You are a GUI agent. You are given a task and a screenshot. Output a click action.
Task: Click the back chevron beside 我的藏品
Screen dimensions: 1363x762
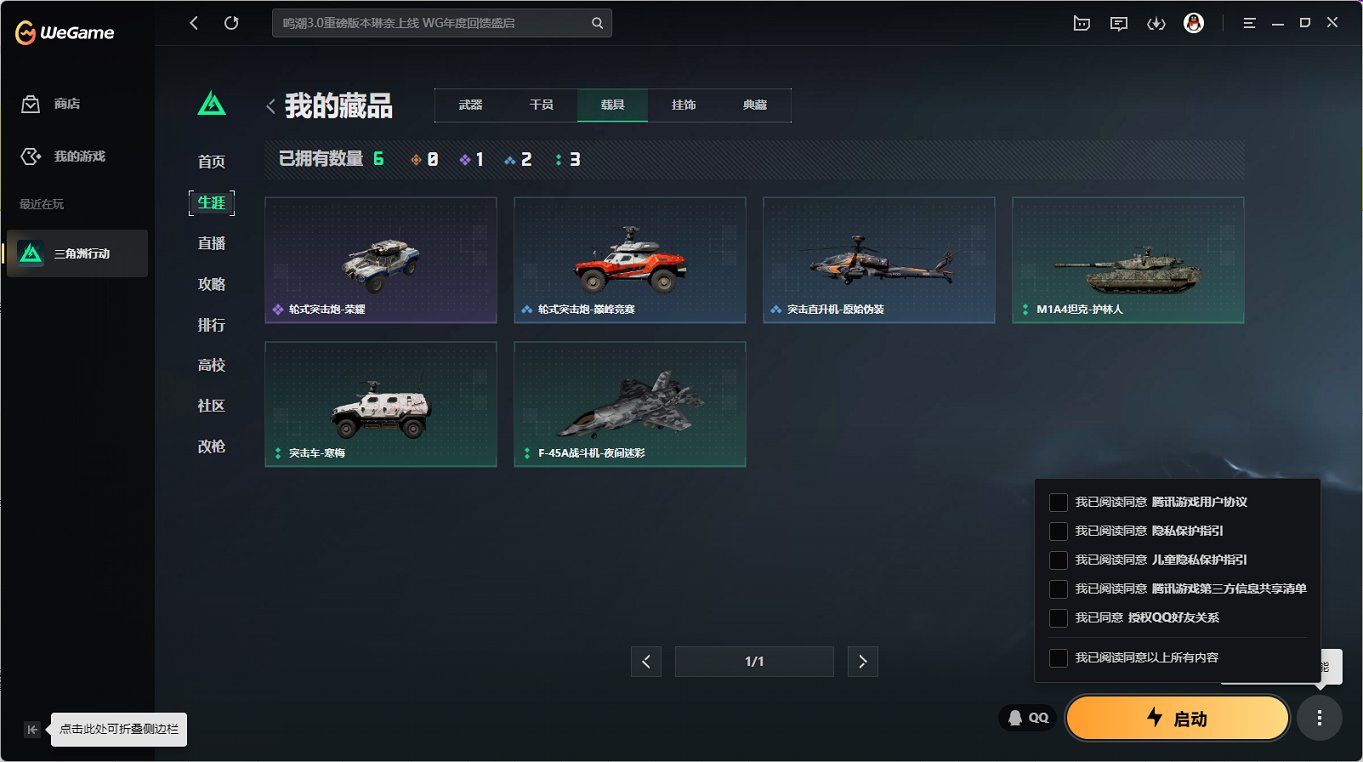(x=270, y=103)
